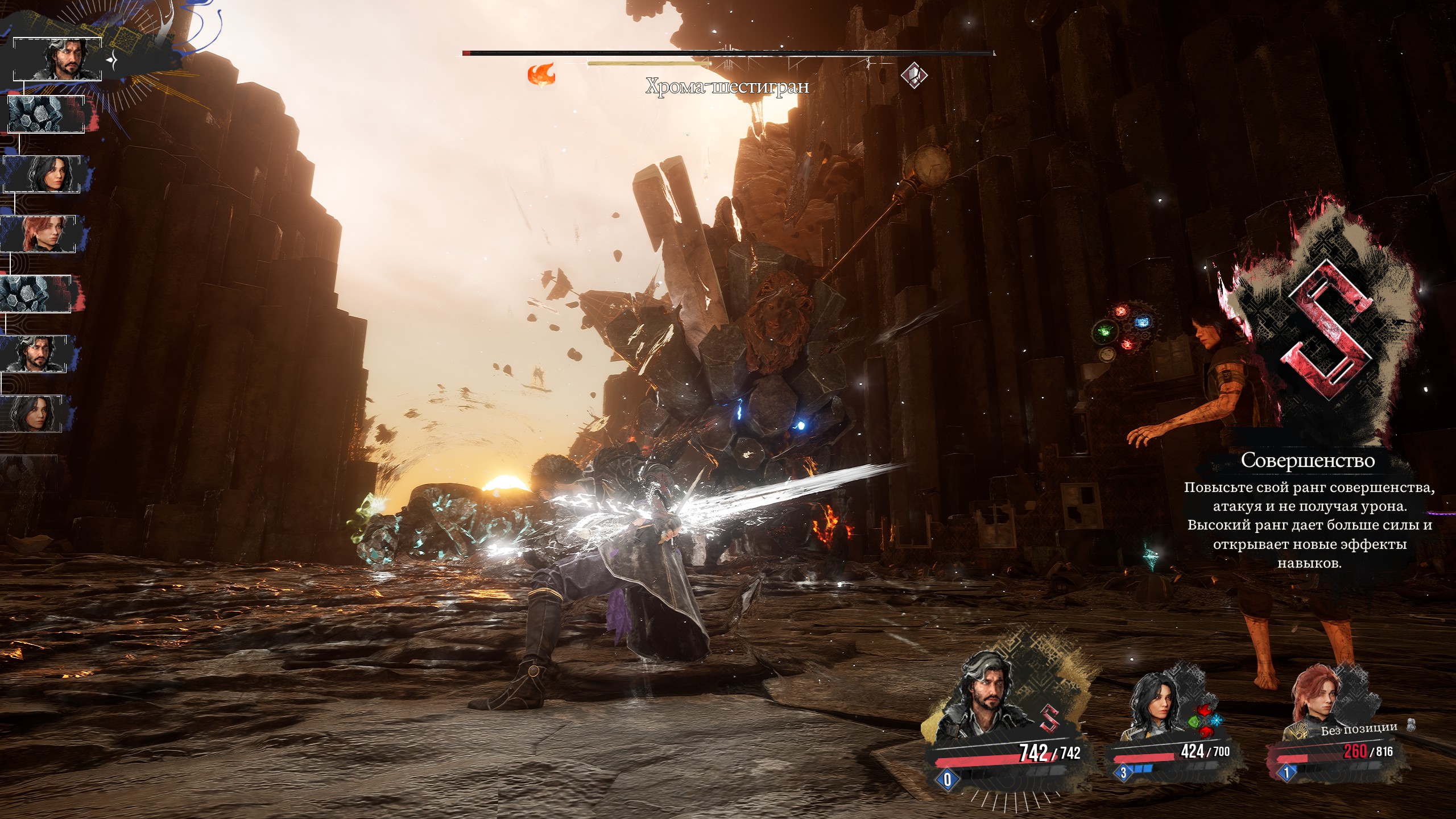Click the small S rank badge beside Verso

(1050, 718)
